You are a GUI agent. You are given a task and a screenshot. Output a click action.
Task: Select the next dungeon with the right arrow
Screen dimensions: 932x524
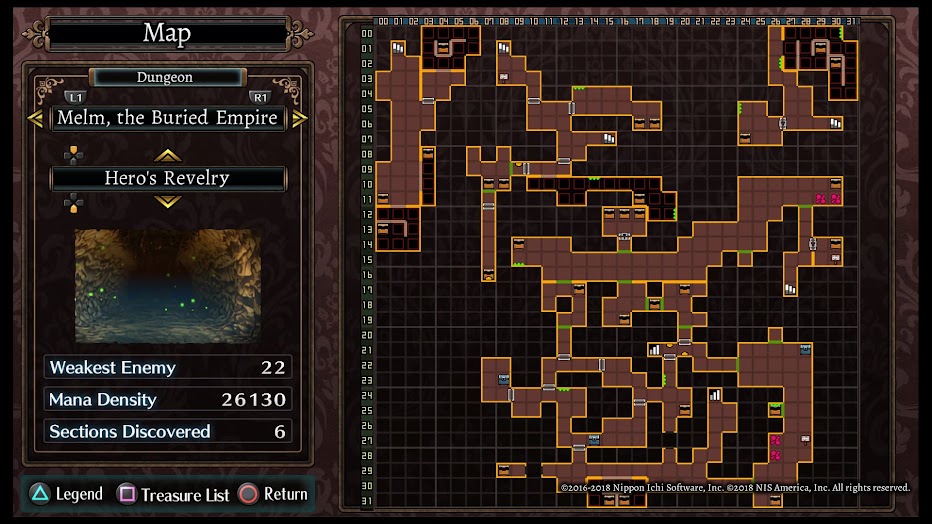299,118
